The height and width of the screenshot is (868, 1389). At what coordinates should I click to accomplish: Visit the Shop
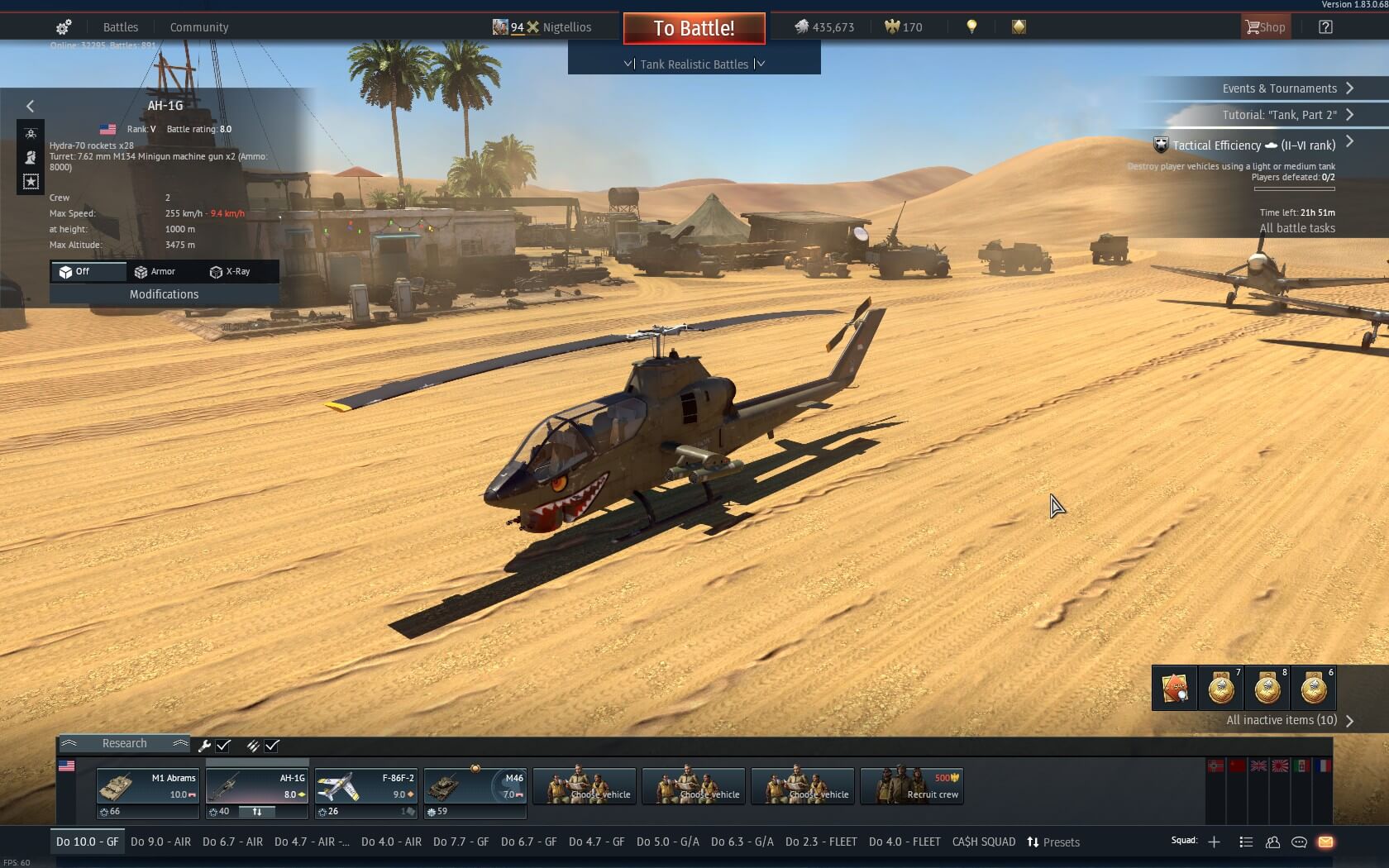pos(1265,27)
